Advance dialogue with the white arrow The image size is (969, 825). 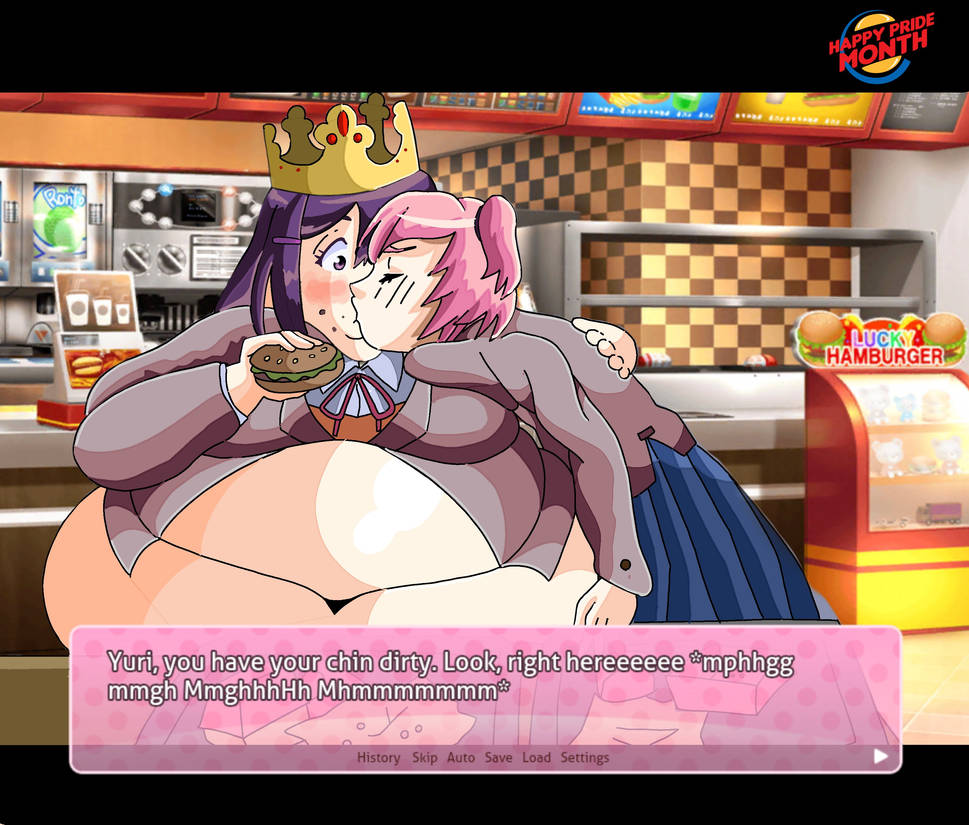pyautogui.click(x=880, y=756)
